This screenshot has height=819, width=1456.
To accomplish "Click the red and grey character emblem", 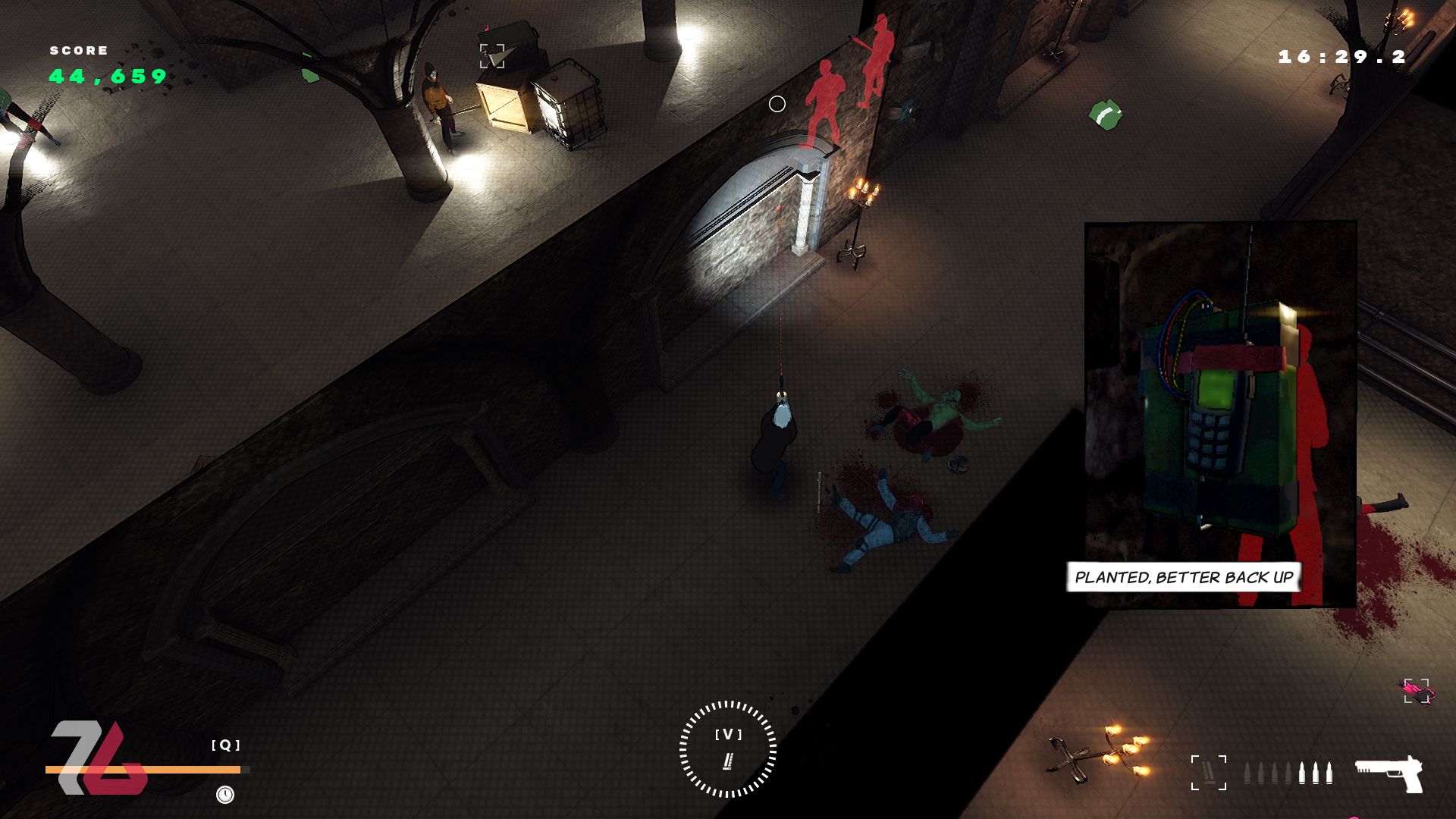I will pos(98,758).
